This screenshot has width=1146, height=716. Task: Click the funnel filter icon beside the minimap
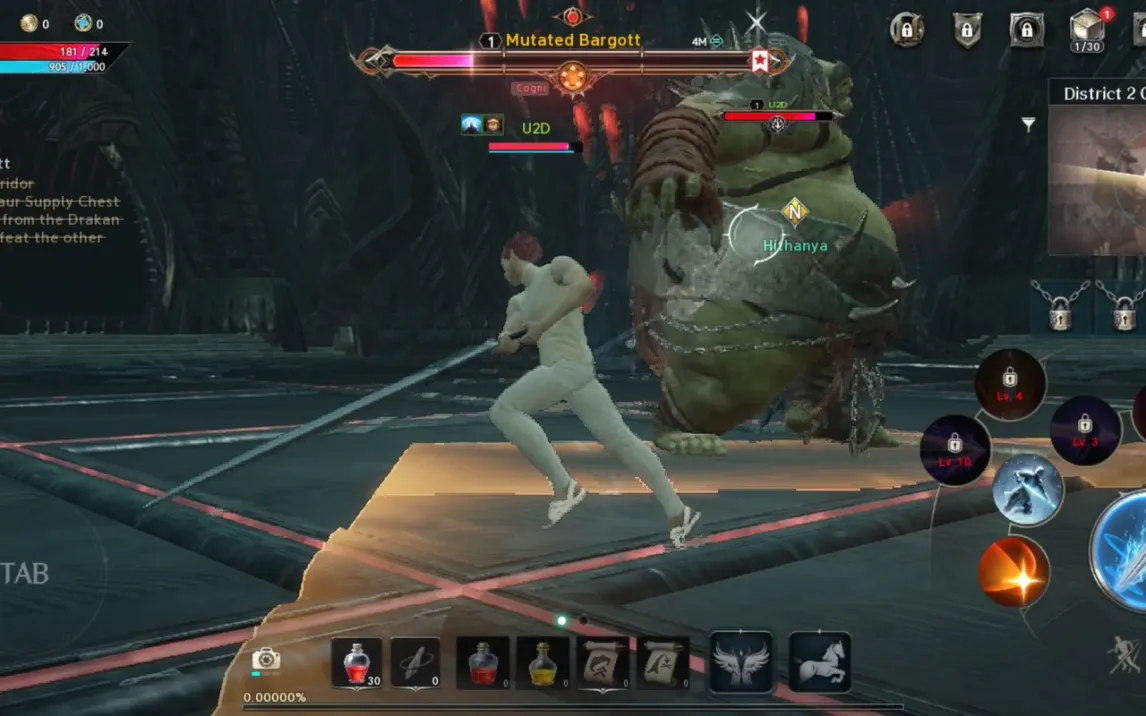(x=1028, y=125)
